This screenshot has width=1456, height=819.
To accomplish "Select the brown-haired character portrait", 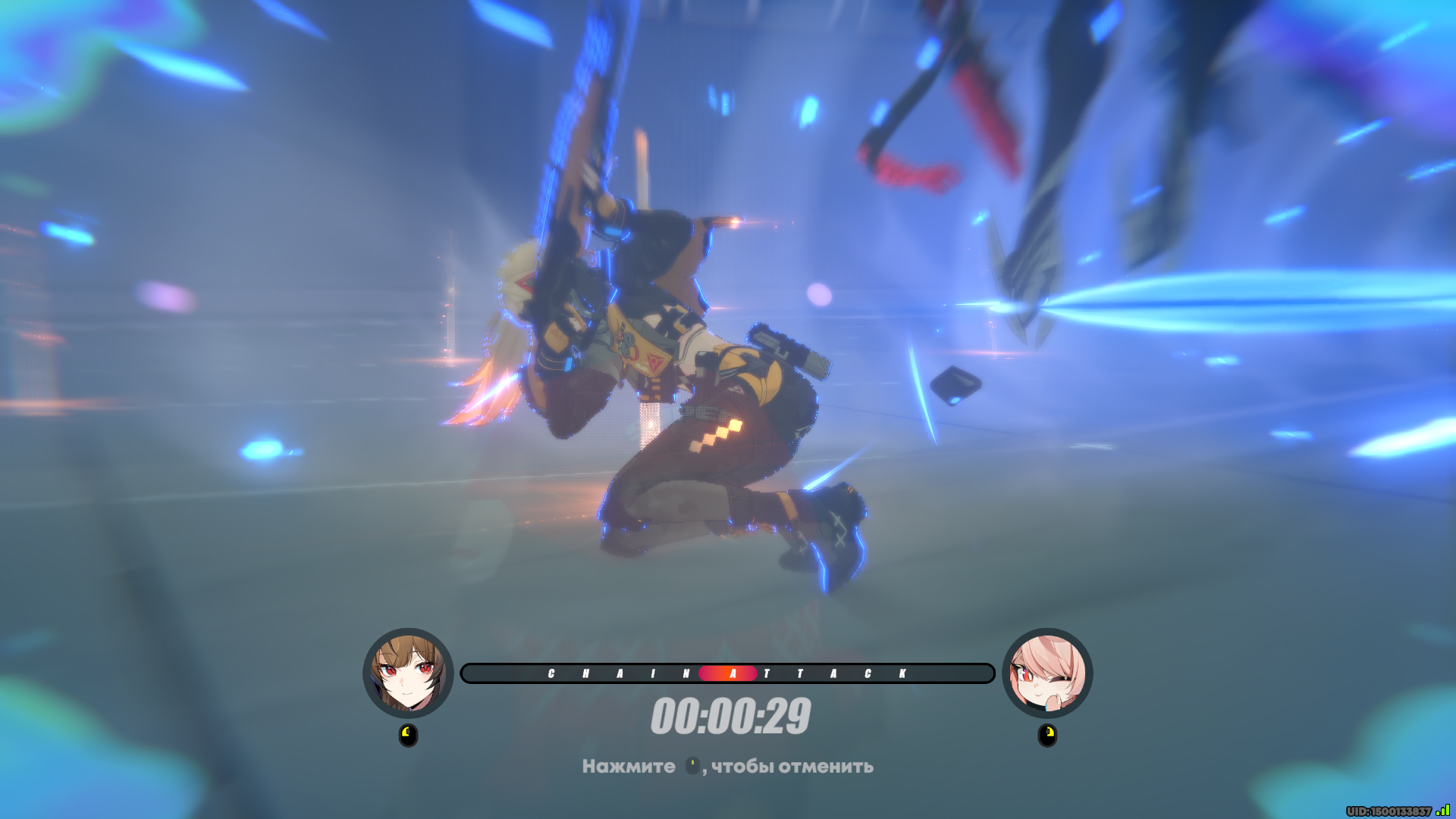I will [408, 673].
